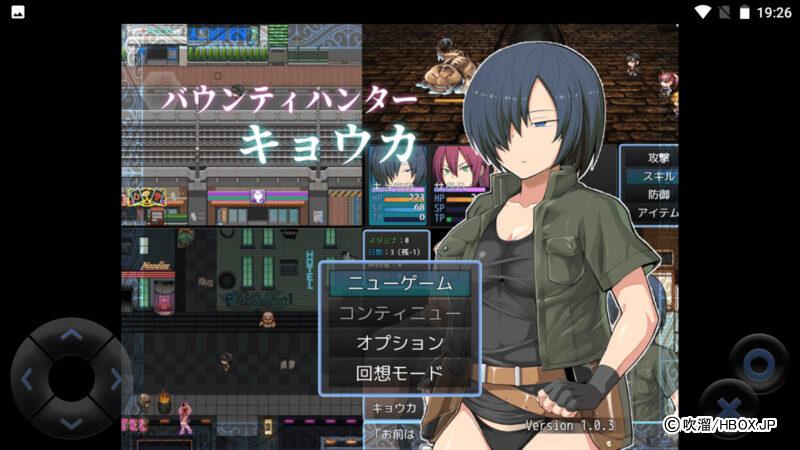Tap the virtual D-pad right arrow
This screenshot has height=450, width=800.
[114, 379]
